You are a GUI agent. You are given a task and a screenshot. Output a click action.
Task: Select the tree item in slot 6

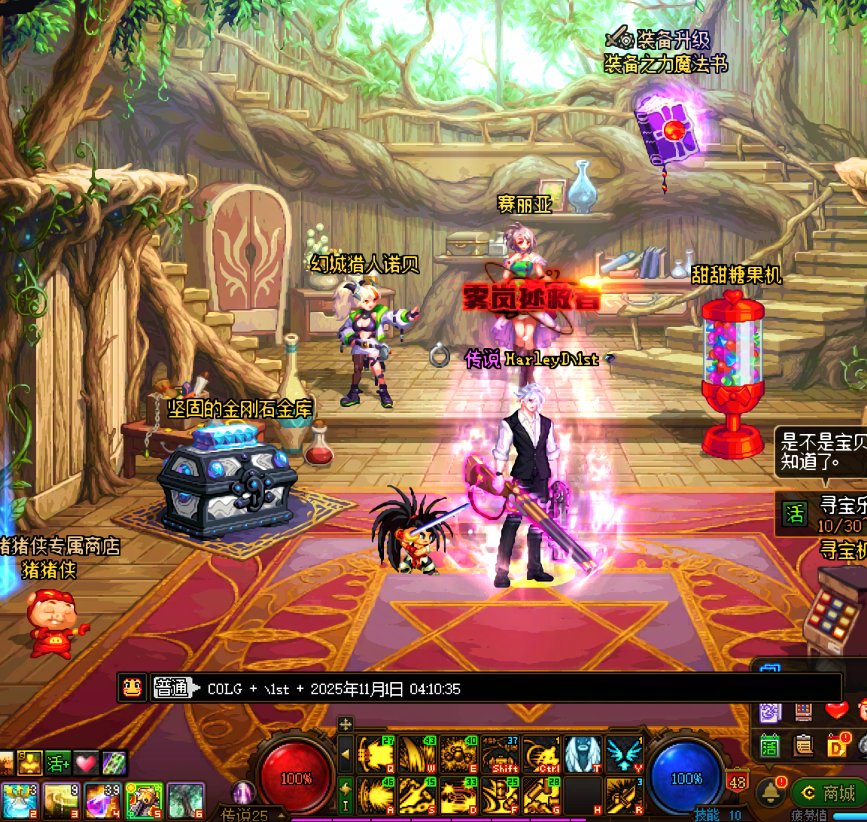pyautogui.click(x=186, y=800)
